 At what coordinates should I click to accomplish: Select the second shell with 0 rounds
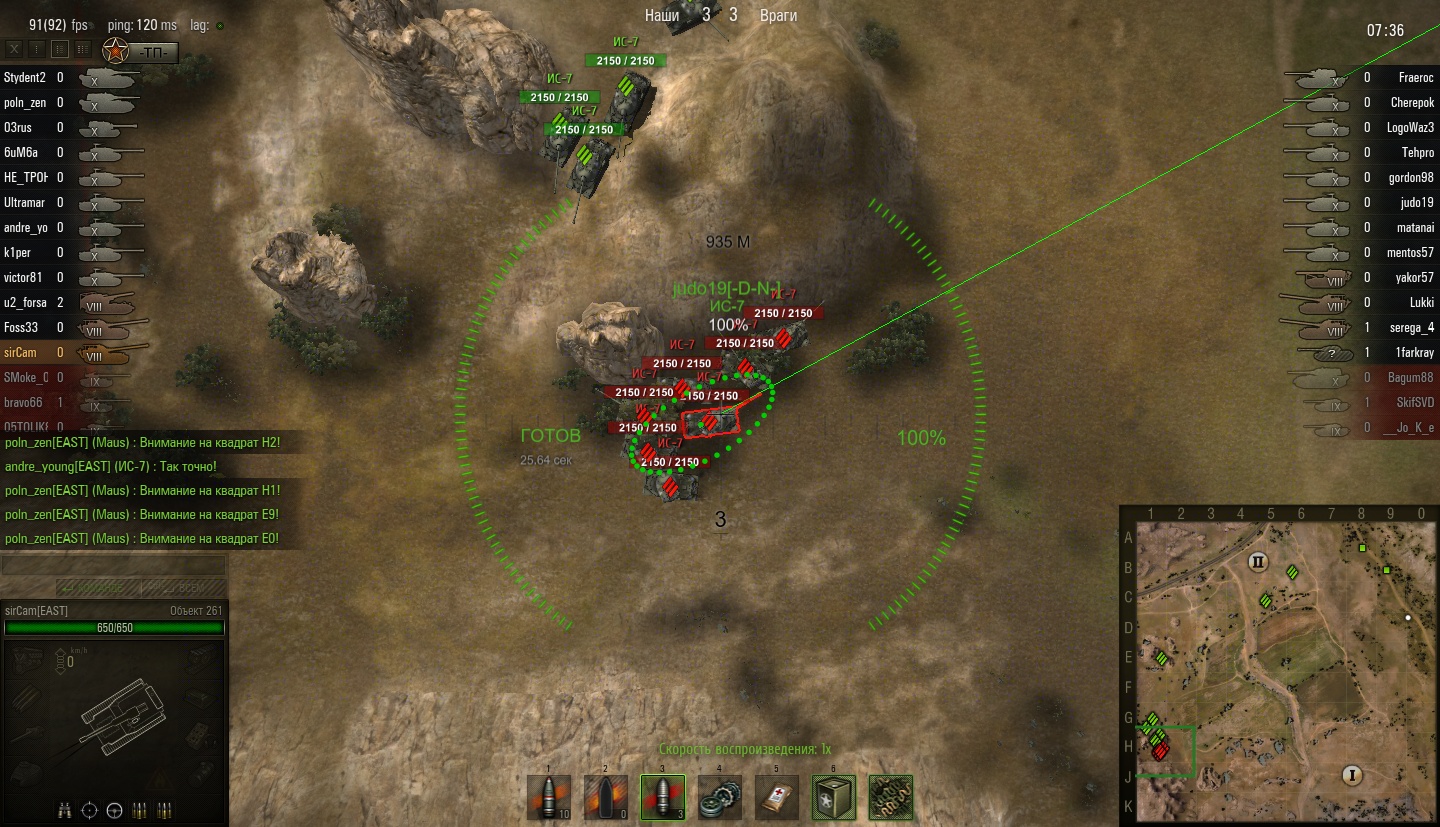pyautogui.click(x=606, y=797)
